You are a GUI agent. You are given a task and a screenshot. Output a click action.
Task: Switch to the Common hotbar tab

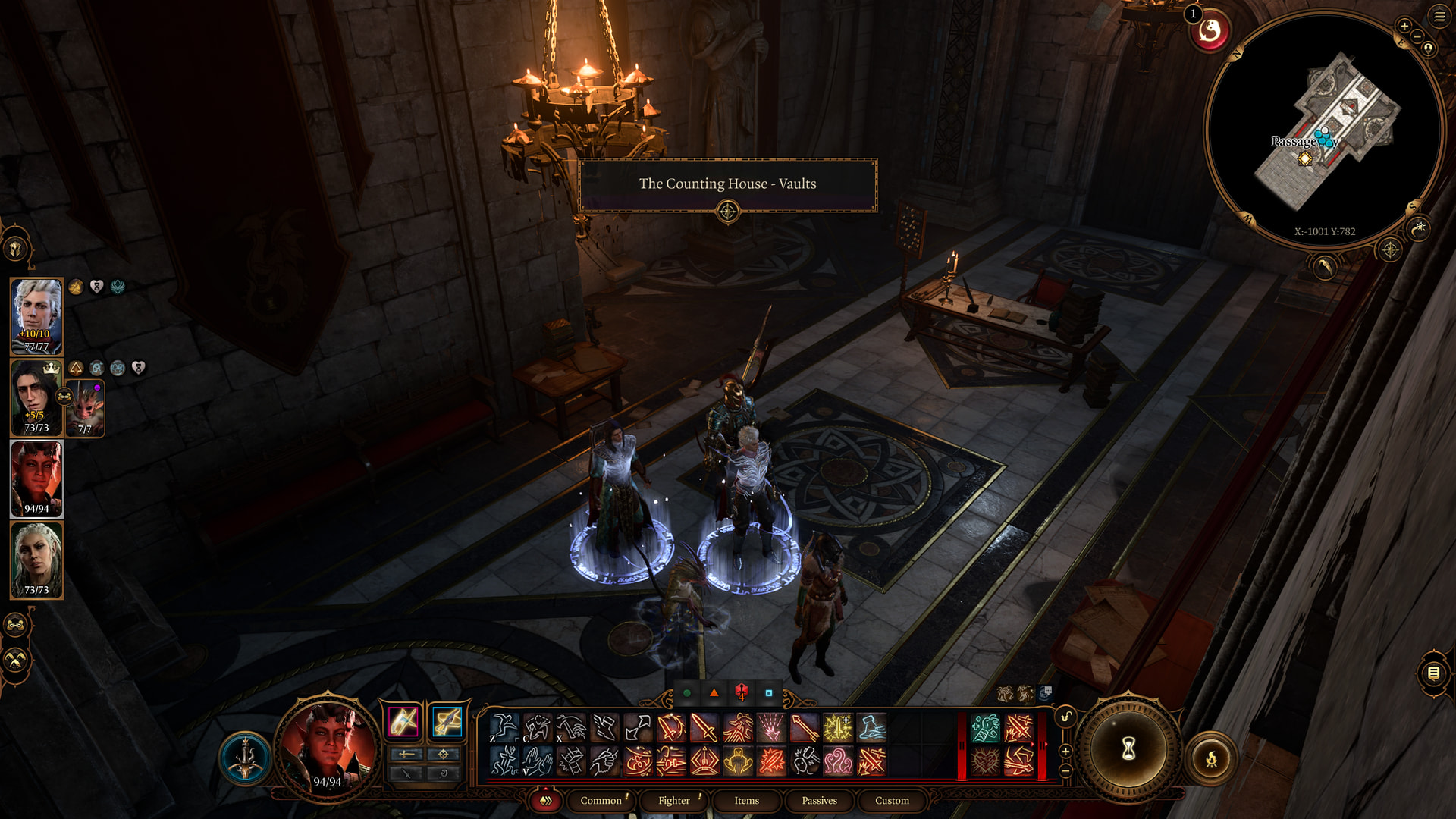click(601, 800)
